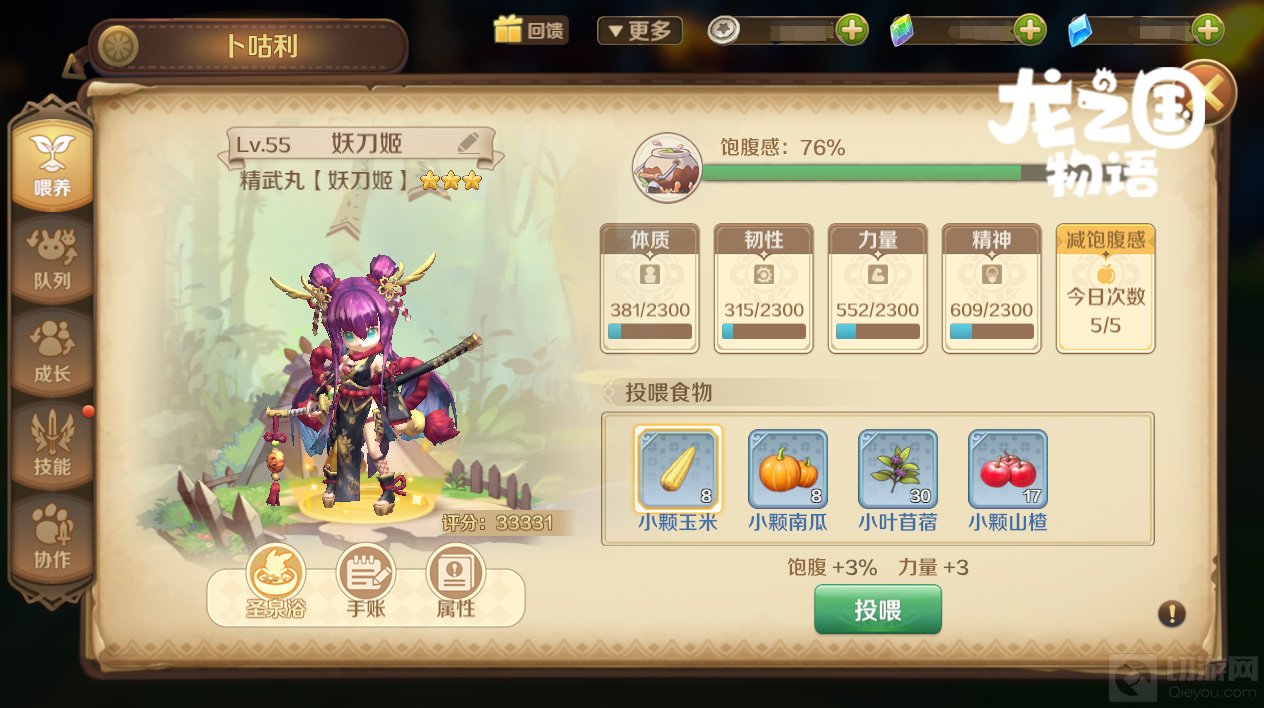Edit the pet name 妖刀姬 with pencil icon
The height and width of the screenshot is (708, 1264).
(x=468, y=143)
